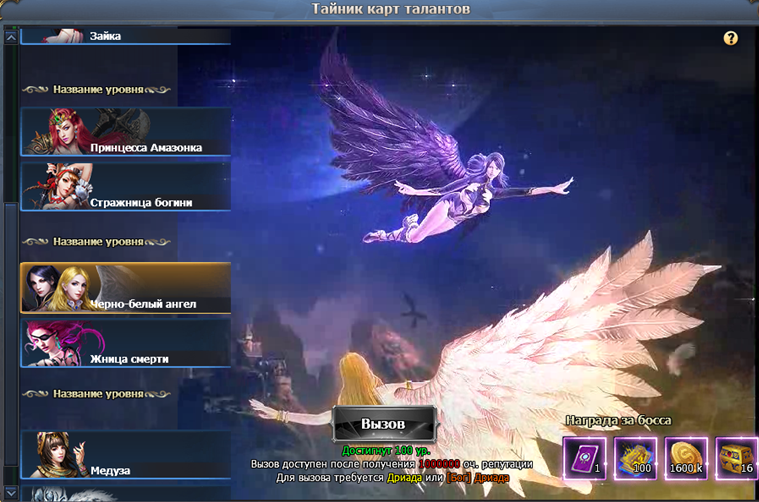View the 1600к gold coins reward
This screenshot has width=759, height=502.
(x=685, y=457)
